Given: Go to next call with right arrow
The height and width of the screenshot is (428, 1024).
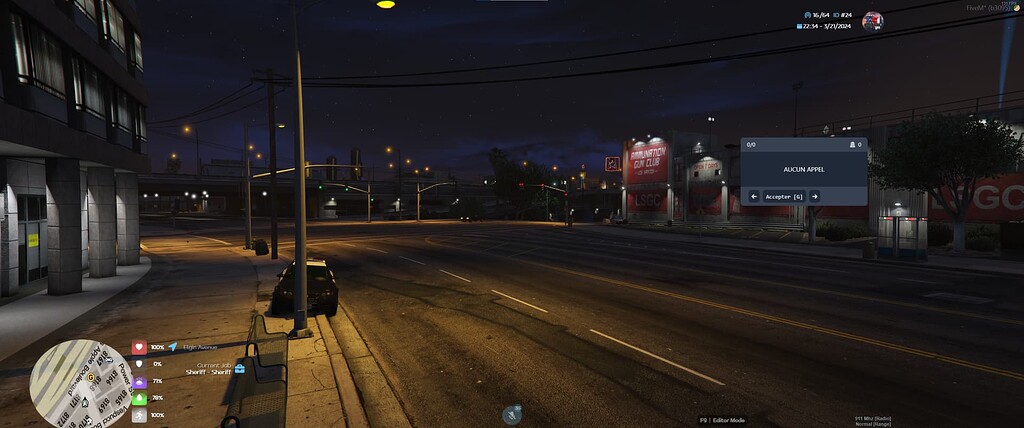Looking at the screenshot, I should (814, 197).
